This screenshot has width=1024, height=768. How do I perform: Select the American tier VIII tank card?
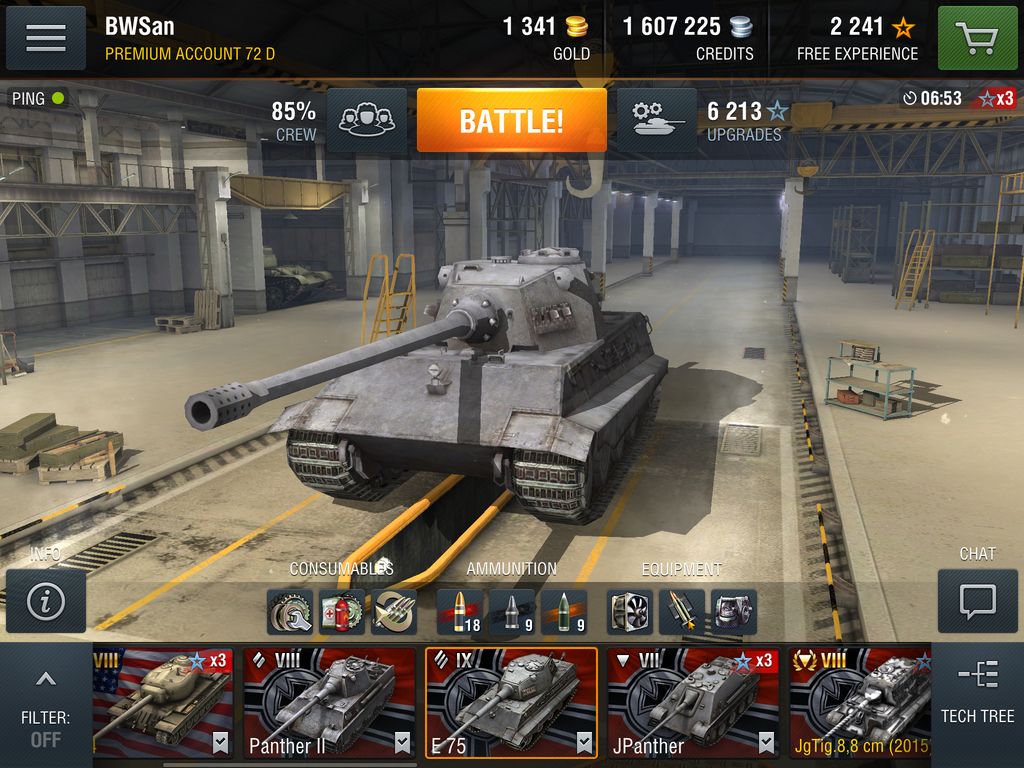click(163, 703)
